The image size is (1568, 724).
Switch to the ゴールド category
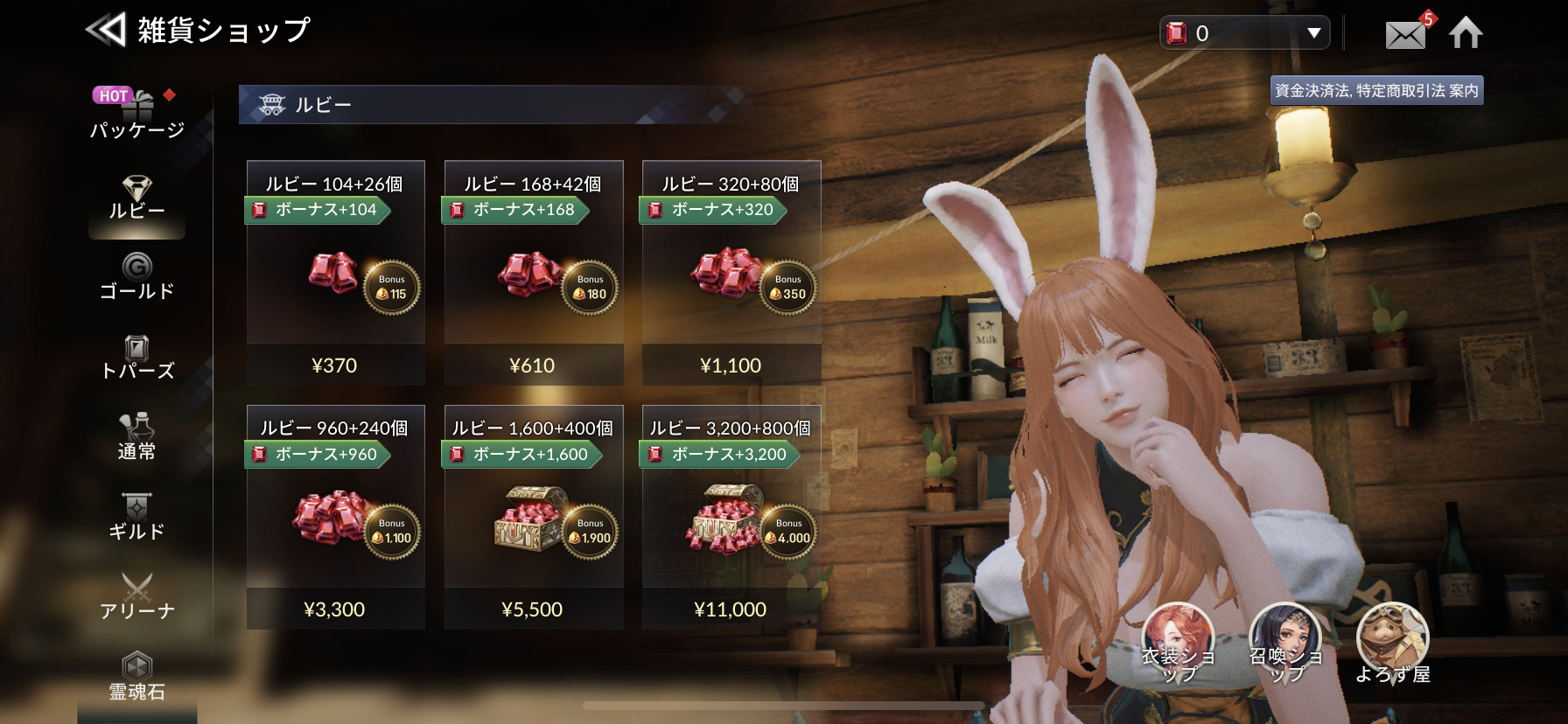[x=137, y=277]
